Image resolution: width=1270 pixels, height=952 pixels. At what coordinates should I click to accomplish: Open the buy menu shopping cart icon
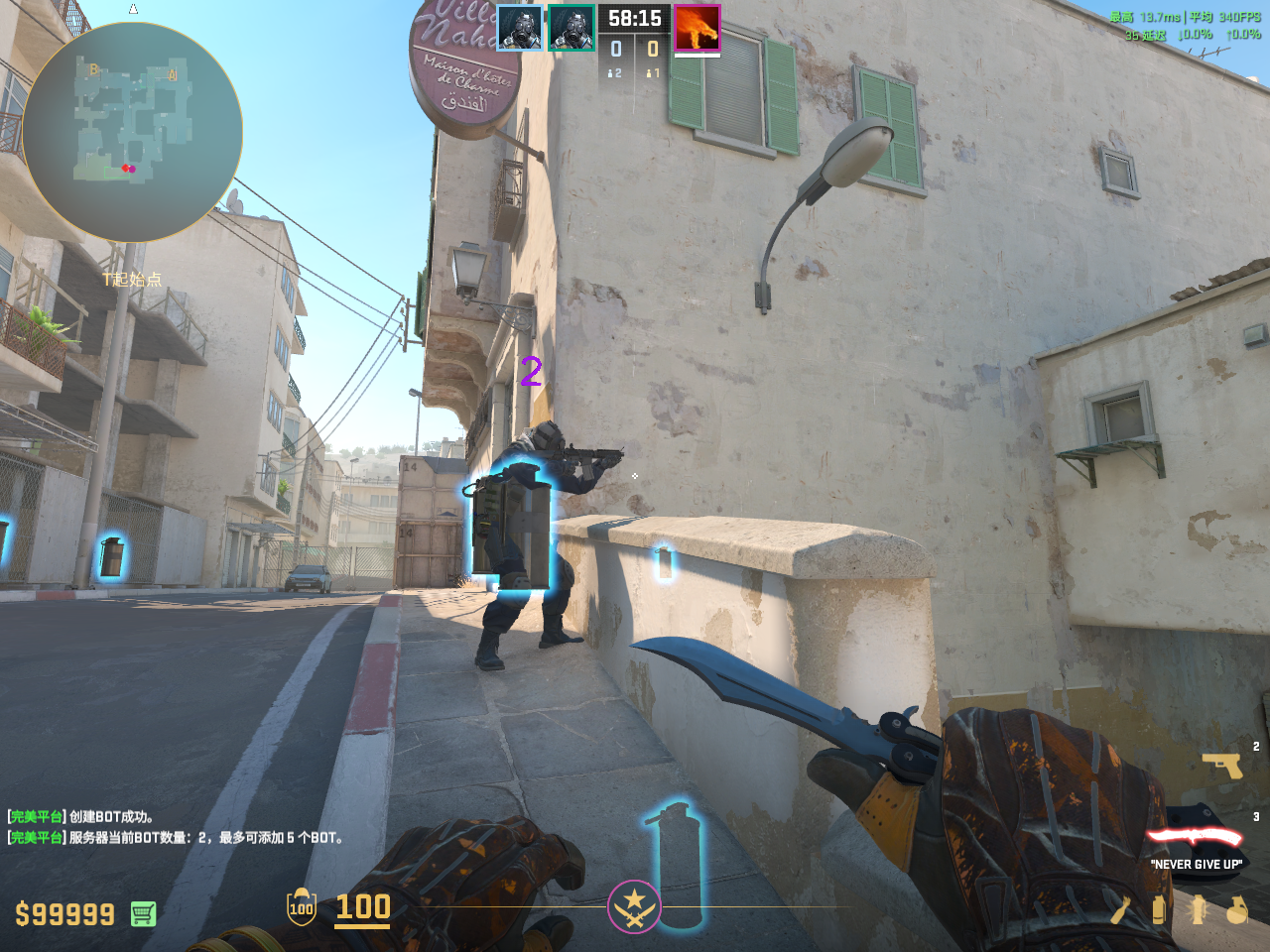point(143,913)
